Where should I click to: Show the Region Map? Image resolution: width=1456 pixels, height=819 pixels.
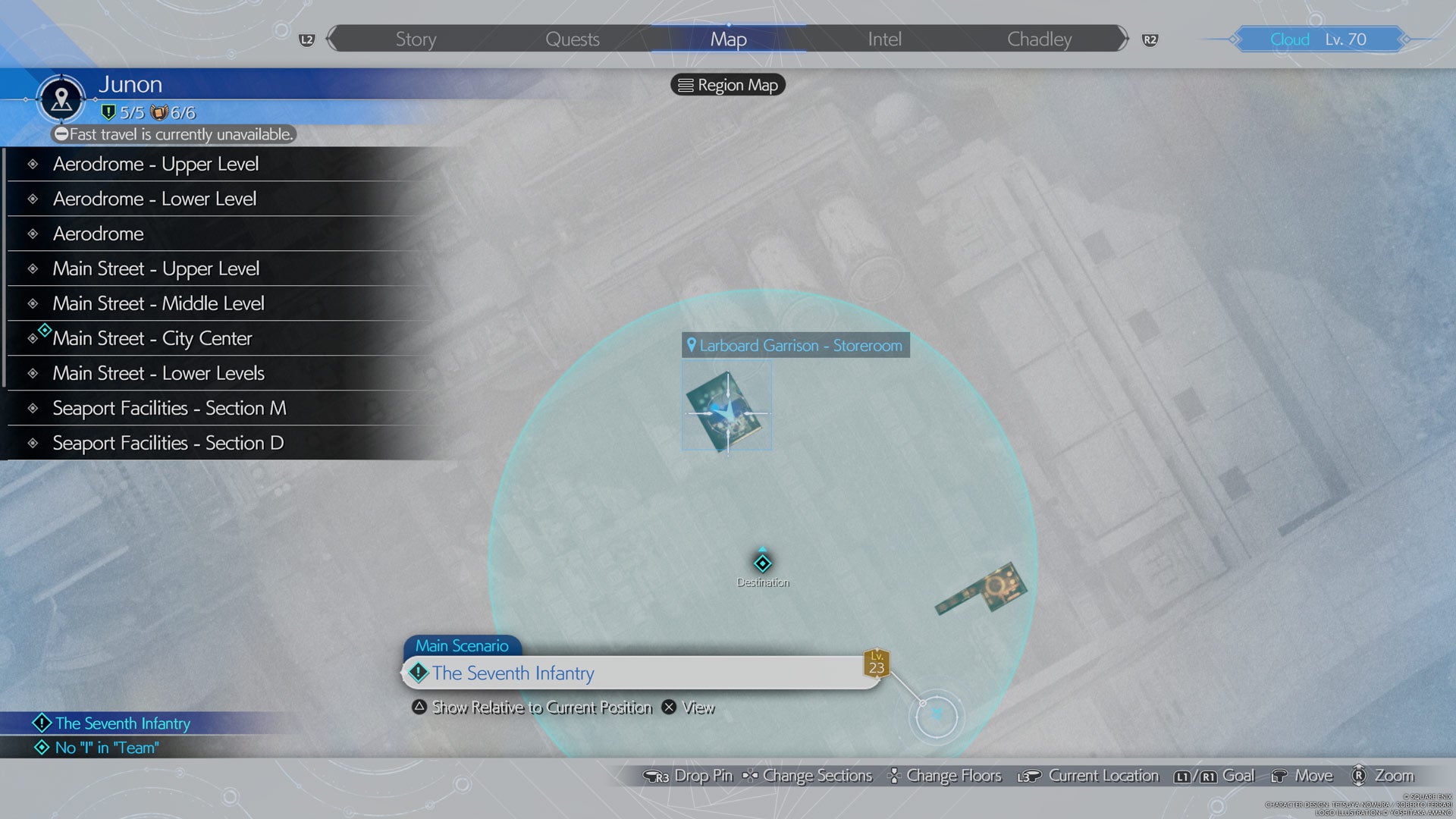point(728,85)
